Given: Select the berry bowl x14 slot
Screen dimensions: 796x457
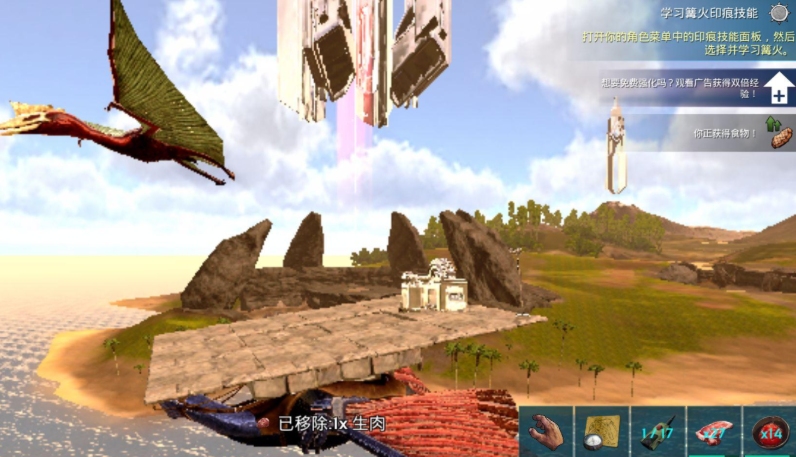Looking at the screenshot, I should [x=769, y=432].
